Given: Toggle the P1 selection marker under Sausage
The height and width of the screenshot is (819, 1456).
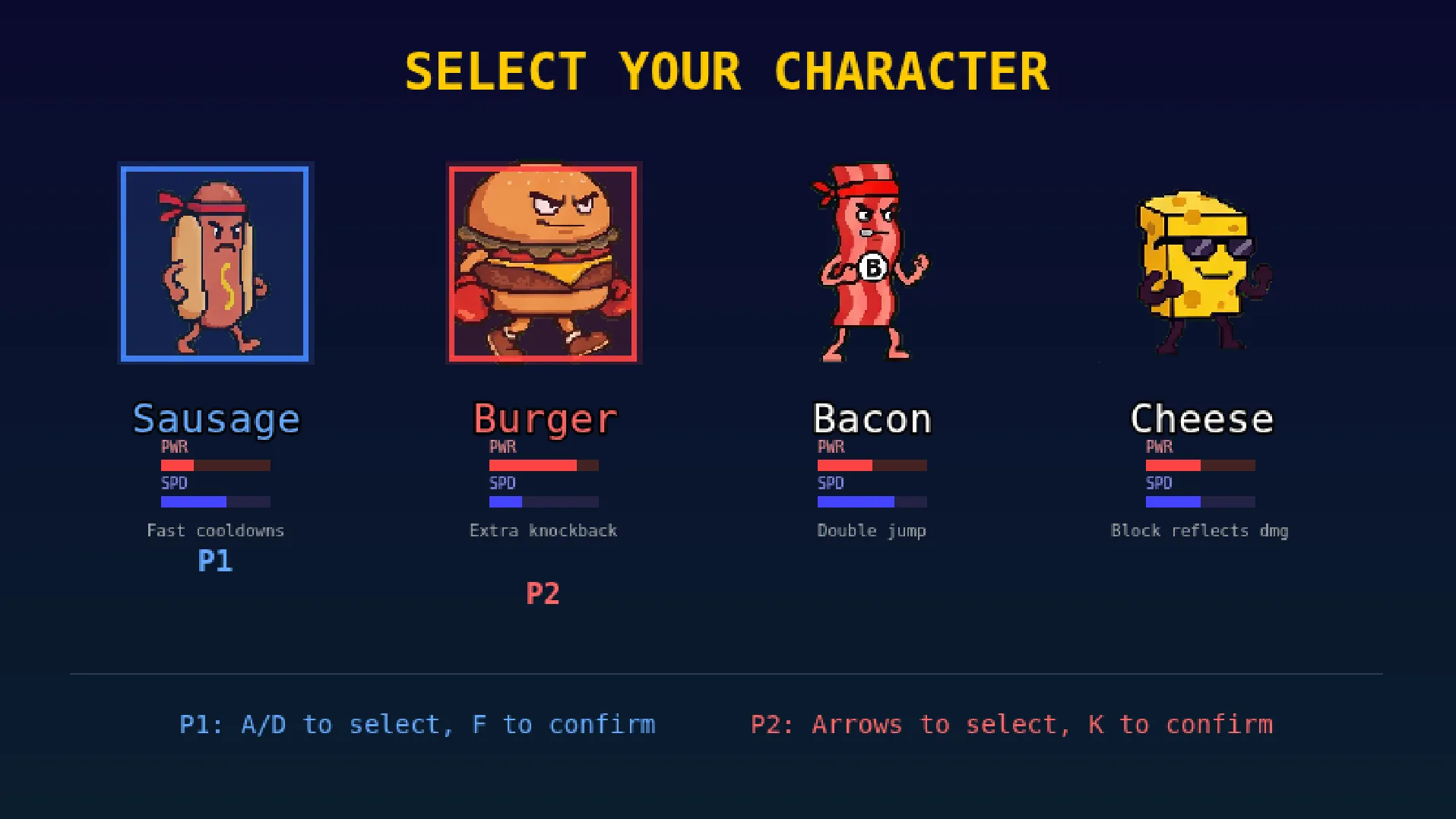Looking at the screenshot, I should 216,562.
